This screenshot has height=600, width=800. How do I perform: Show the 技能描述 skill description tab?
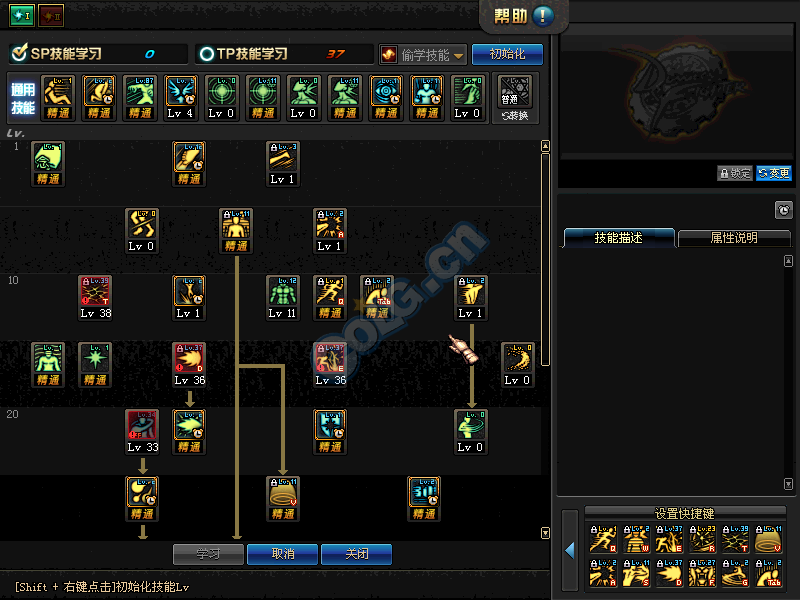click(x=618, y=238)
